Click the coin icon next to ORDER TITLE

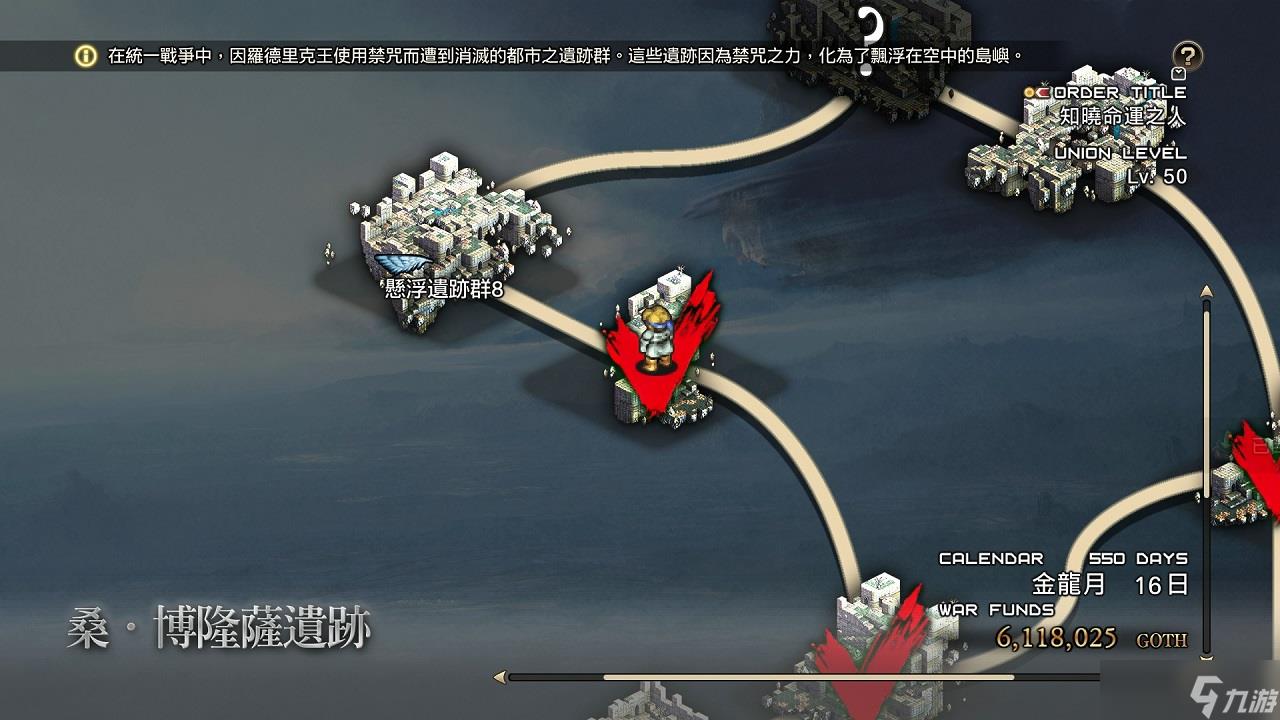pyautogui.click(x=1029, y=93)
